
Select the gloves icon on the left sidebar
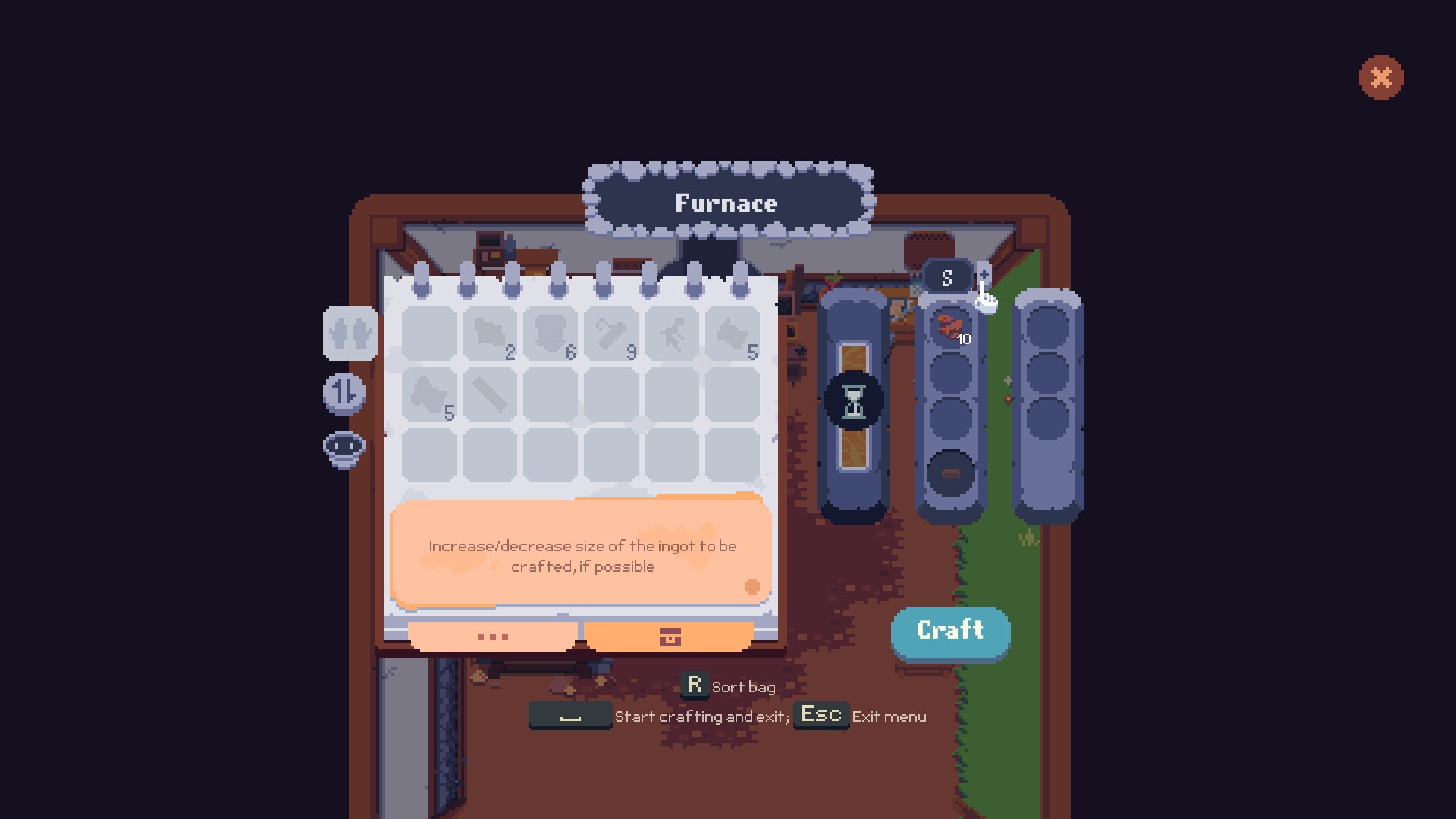[351, 334]
